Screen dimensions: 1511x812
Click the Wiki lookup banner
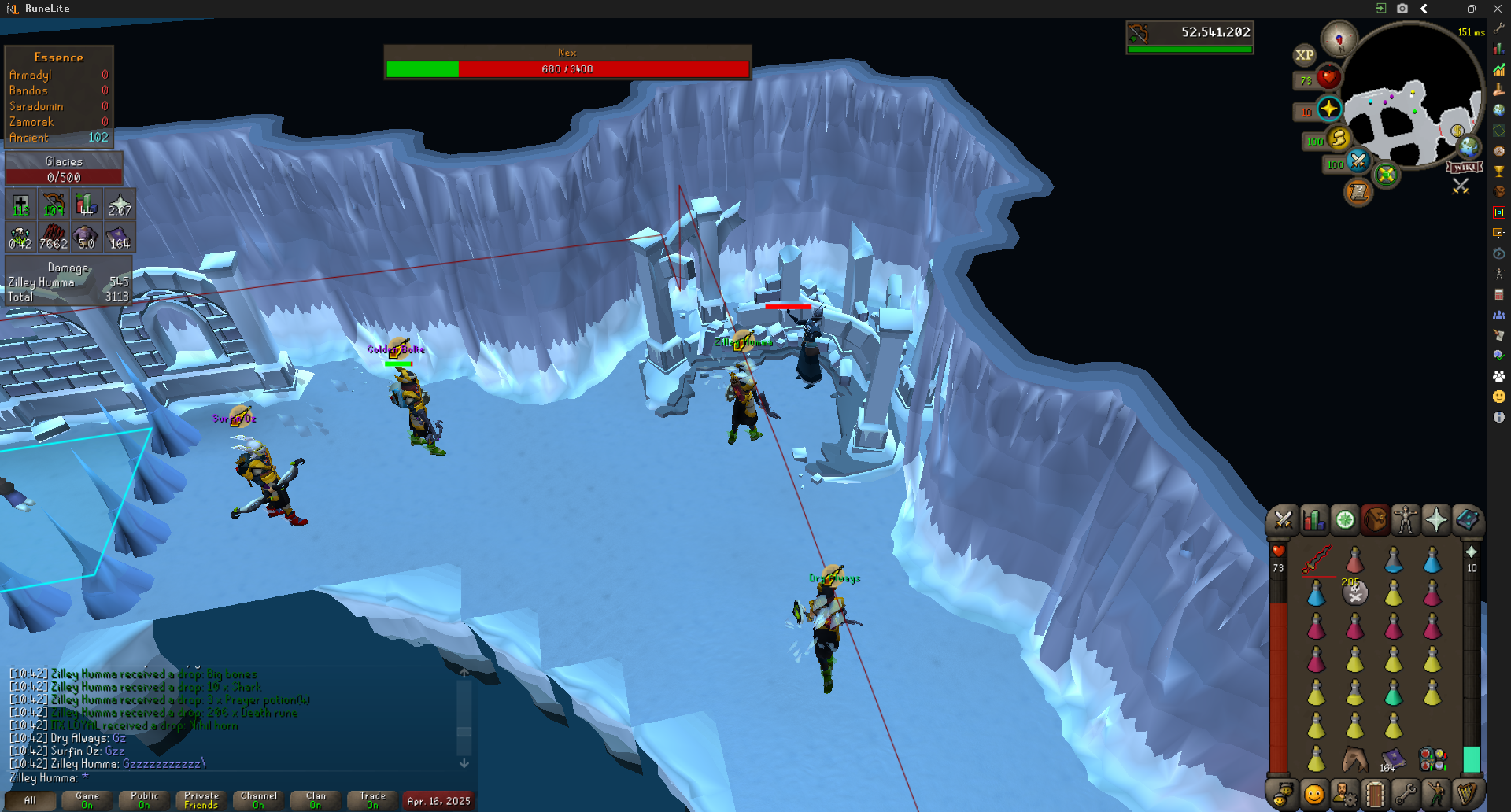1465,167
